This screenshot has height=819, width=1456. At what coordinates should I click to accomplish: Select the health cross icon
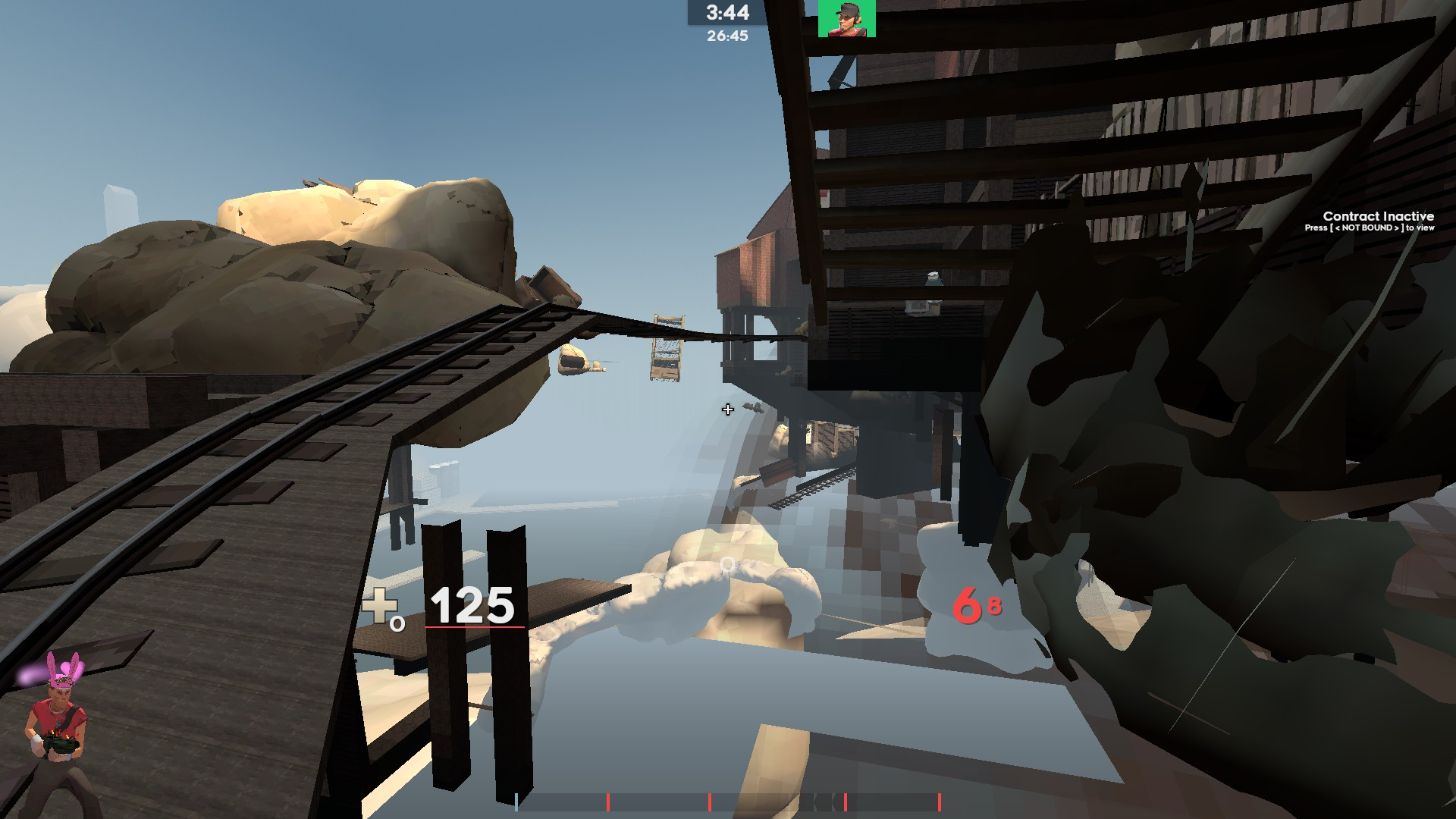380,607
